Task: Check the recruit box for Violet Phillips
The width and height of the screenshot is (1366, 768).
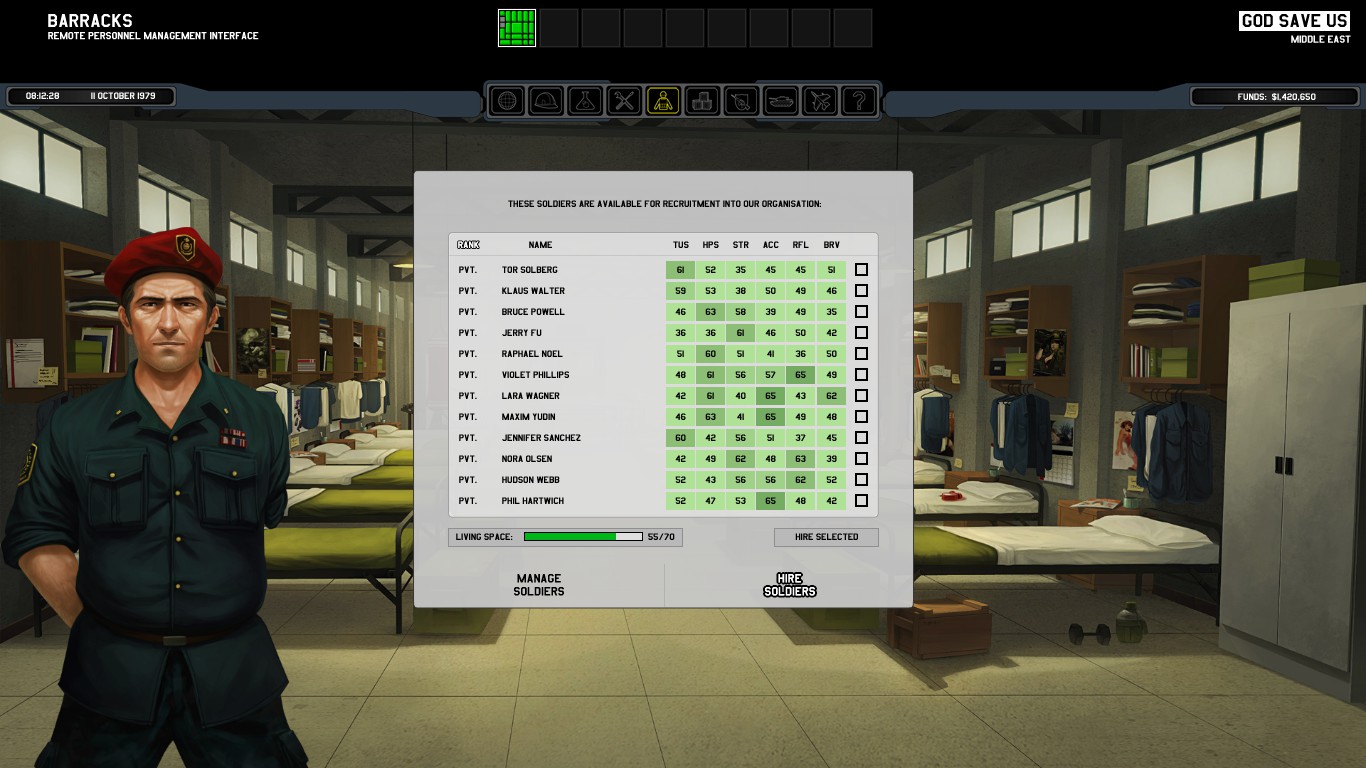Action: (x=861, y=375)
